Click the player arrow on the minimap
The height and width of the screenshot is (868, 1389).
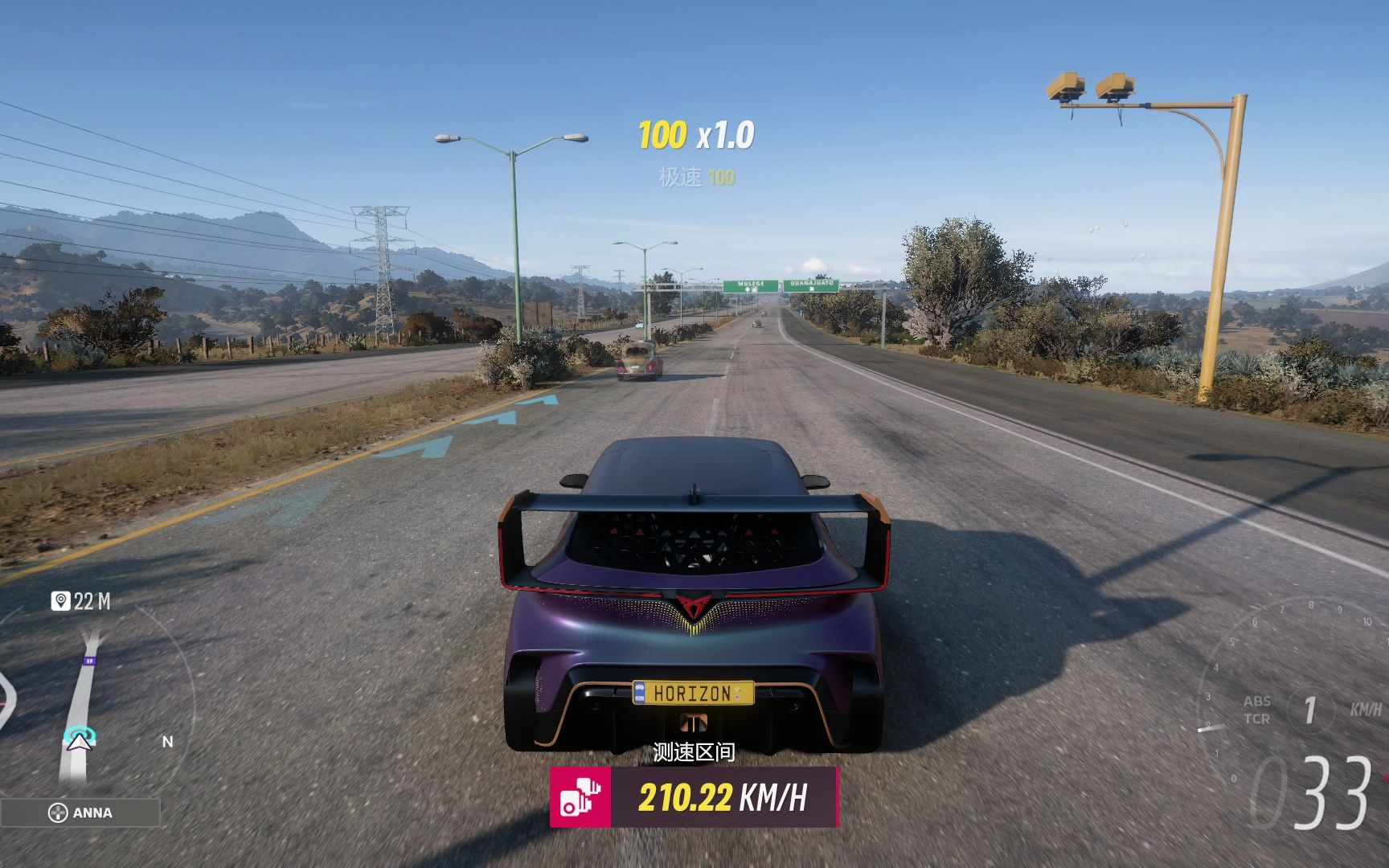click(x=79, y=741)
